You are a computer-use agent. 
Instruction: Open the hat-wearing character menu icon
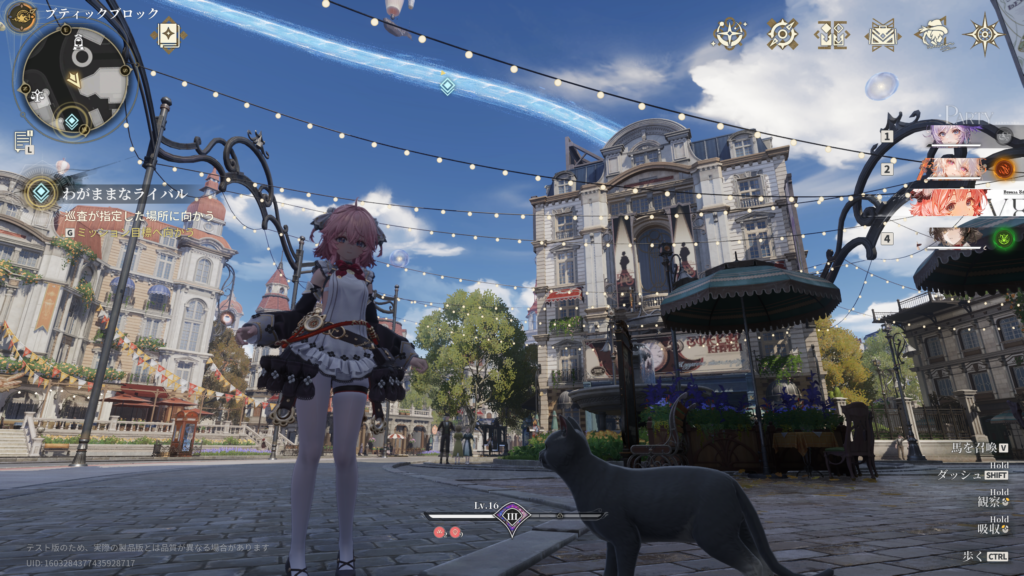(x=934, y=34)
